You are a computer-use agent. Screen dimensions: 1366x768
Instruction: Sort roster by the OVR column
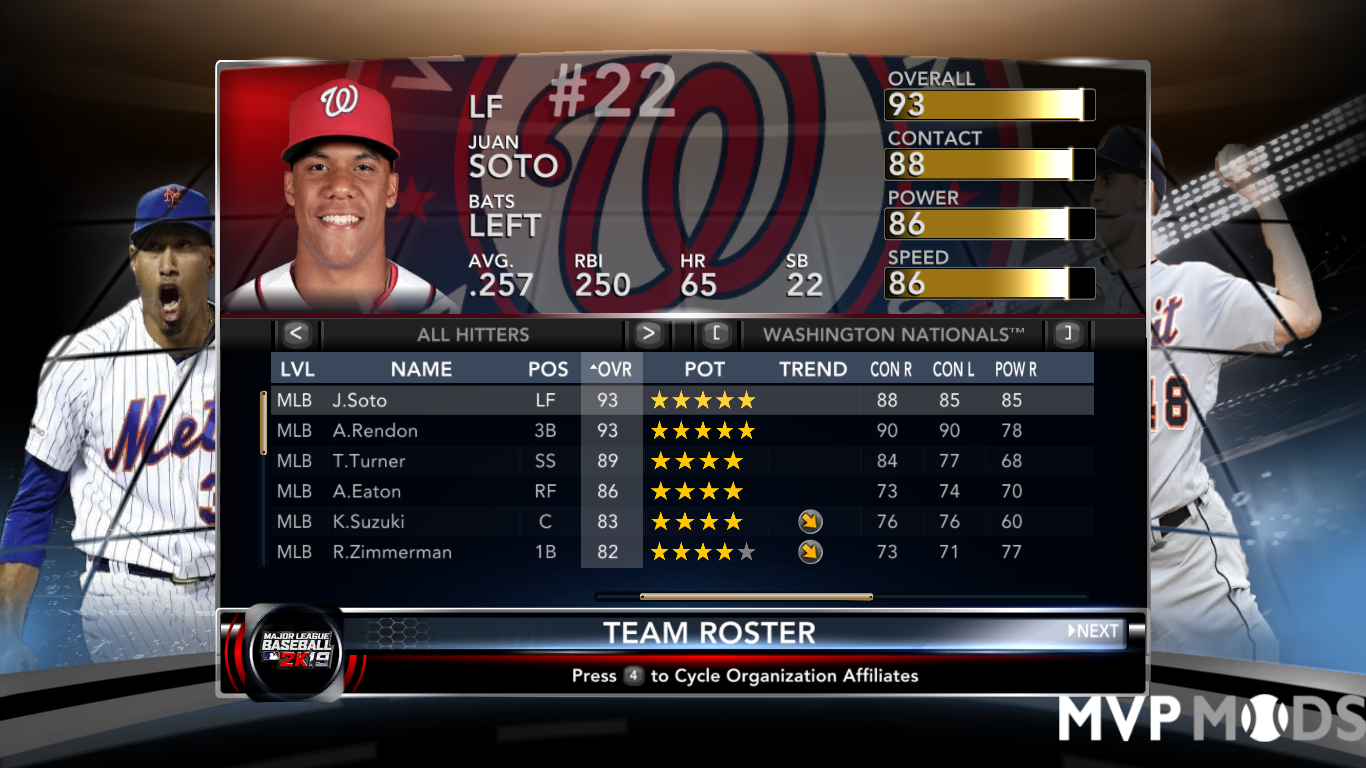pos(611,369)
